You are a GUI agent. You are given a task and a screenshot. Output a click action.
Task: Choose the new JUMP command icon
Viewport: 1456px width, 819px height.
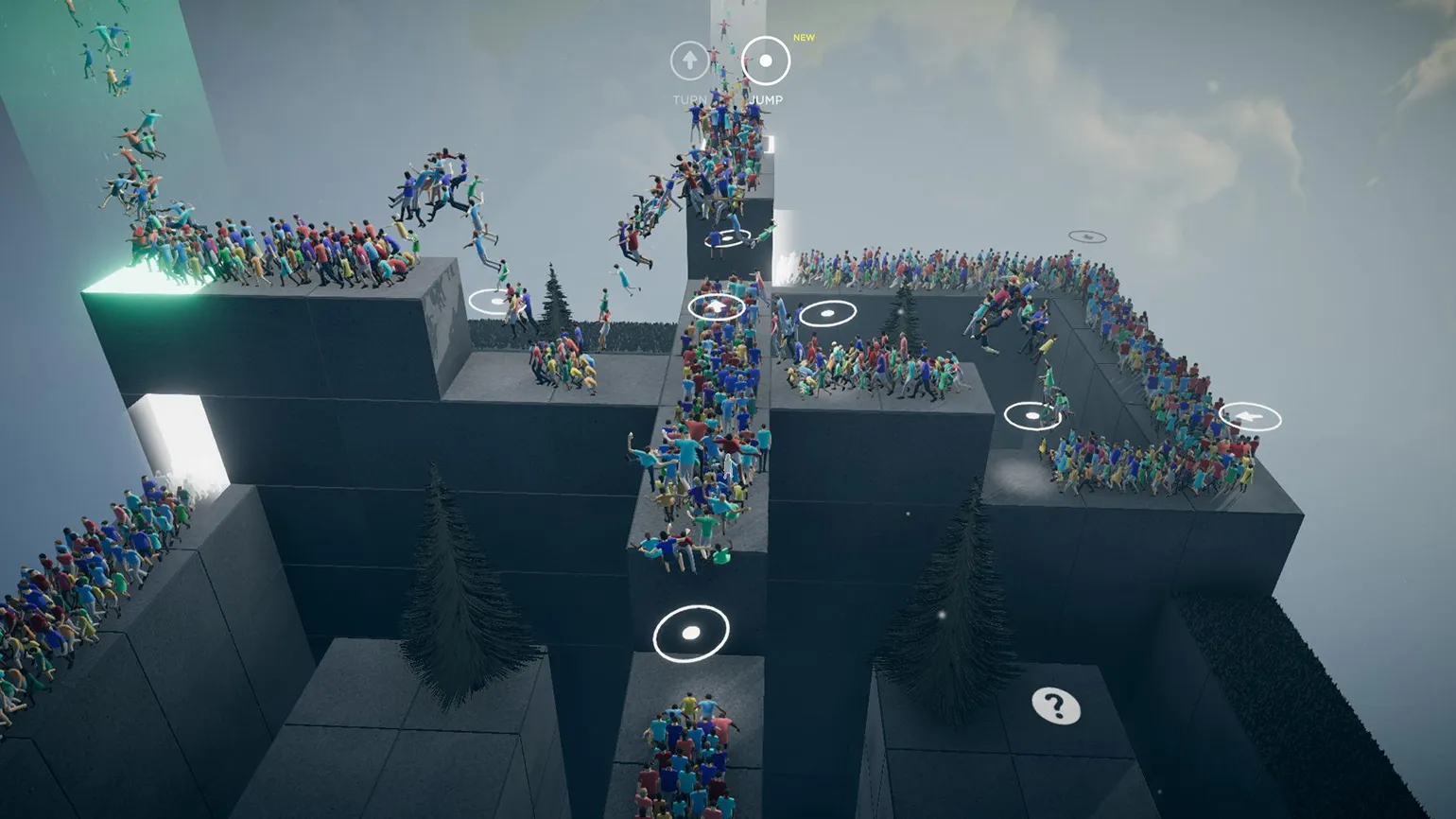click(765, 61)
